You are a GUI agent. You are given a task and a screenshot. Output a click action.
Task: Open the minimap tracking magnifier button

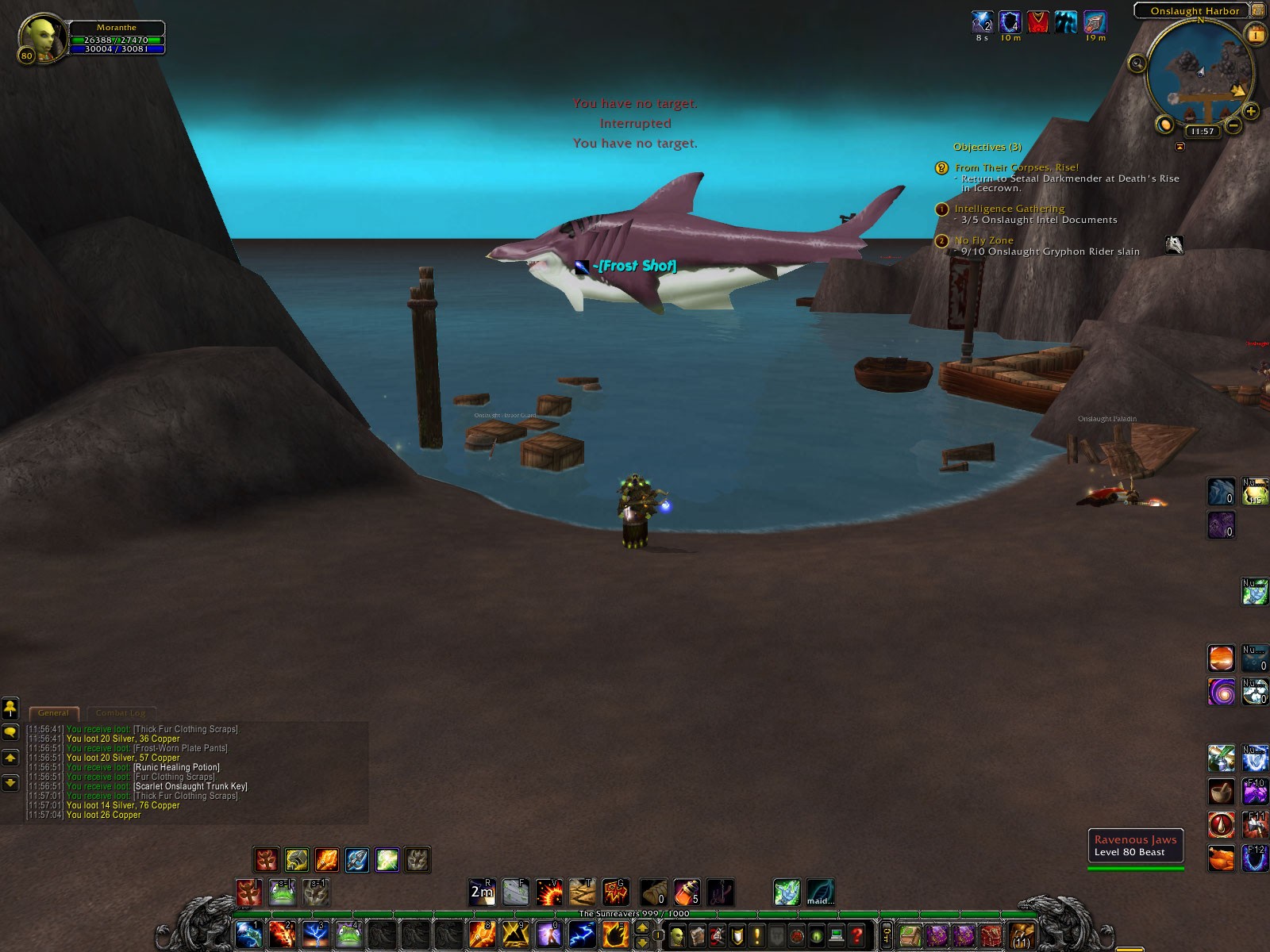point(1137,63)
